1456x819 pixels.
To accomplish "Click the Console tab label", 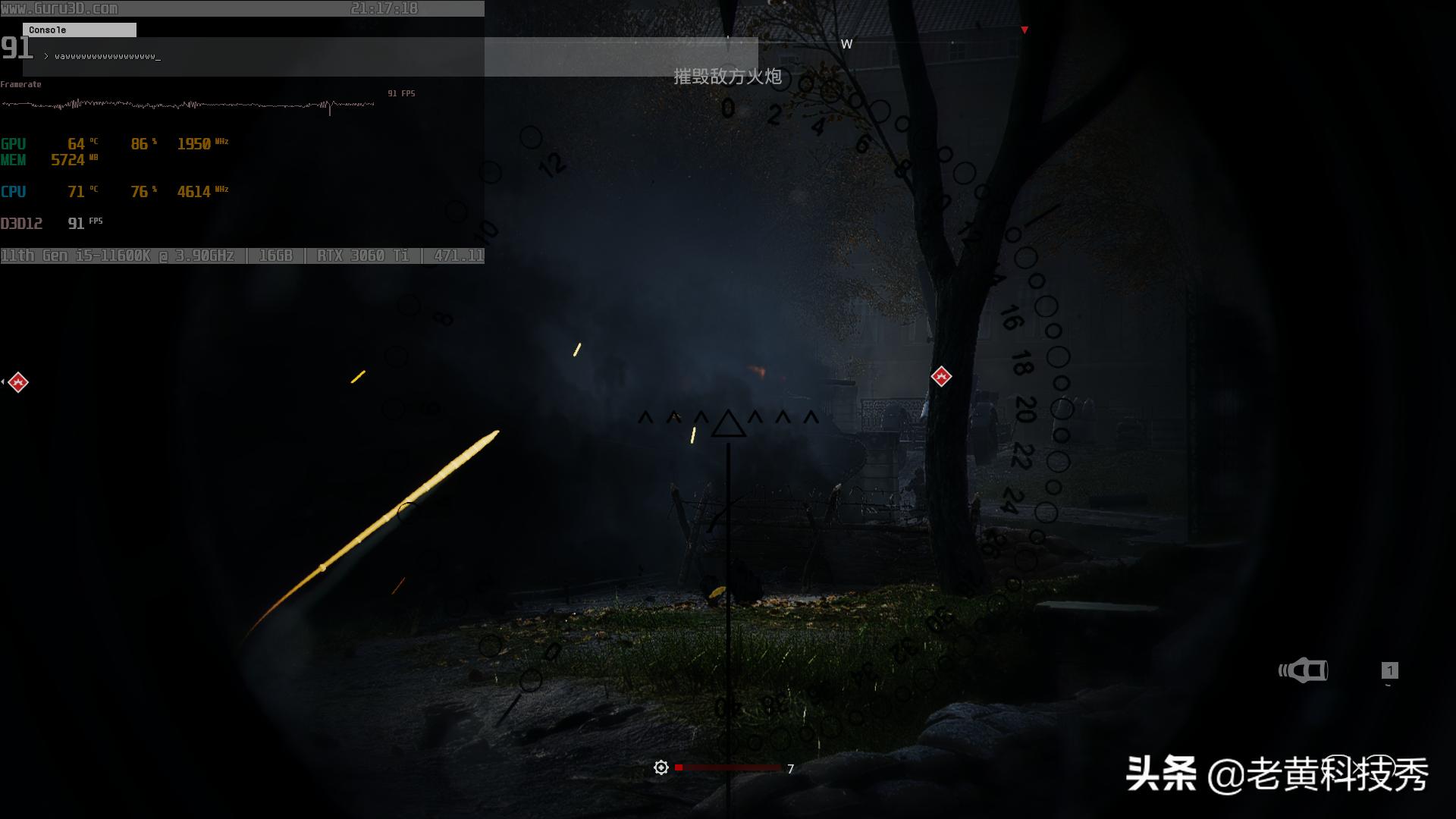I will (x=48, y=30).
